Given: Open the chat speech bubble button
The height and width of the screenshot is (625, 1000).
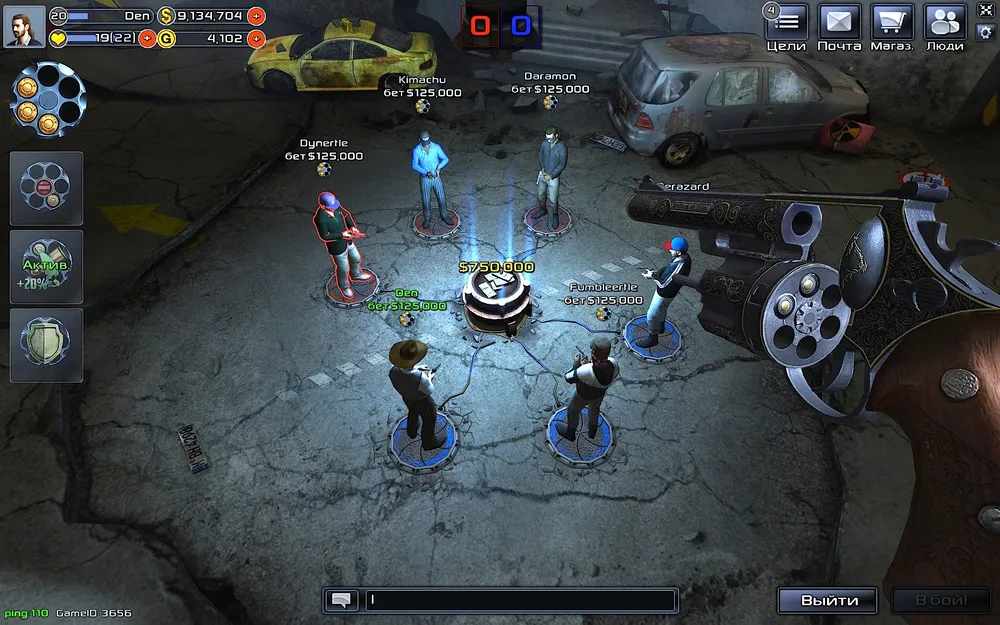Looking at the screenshot, I should click(342, 600).
